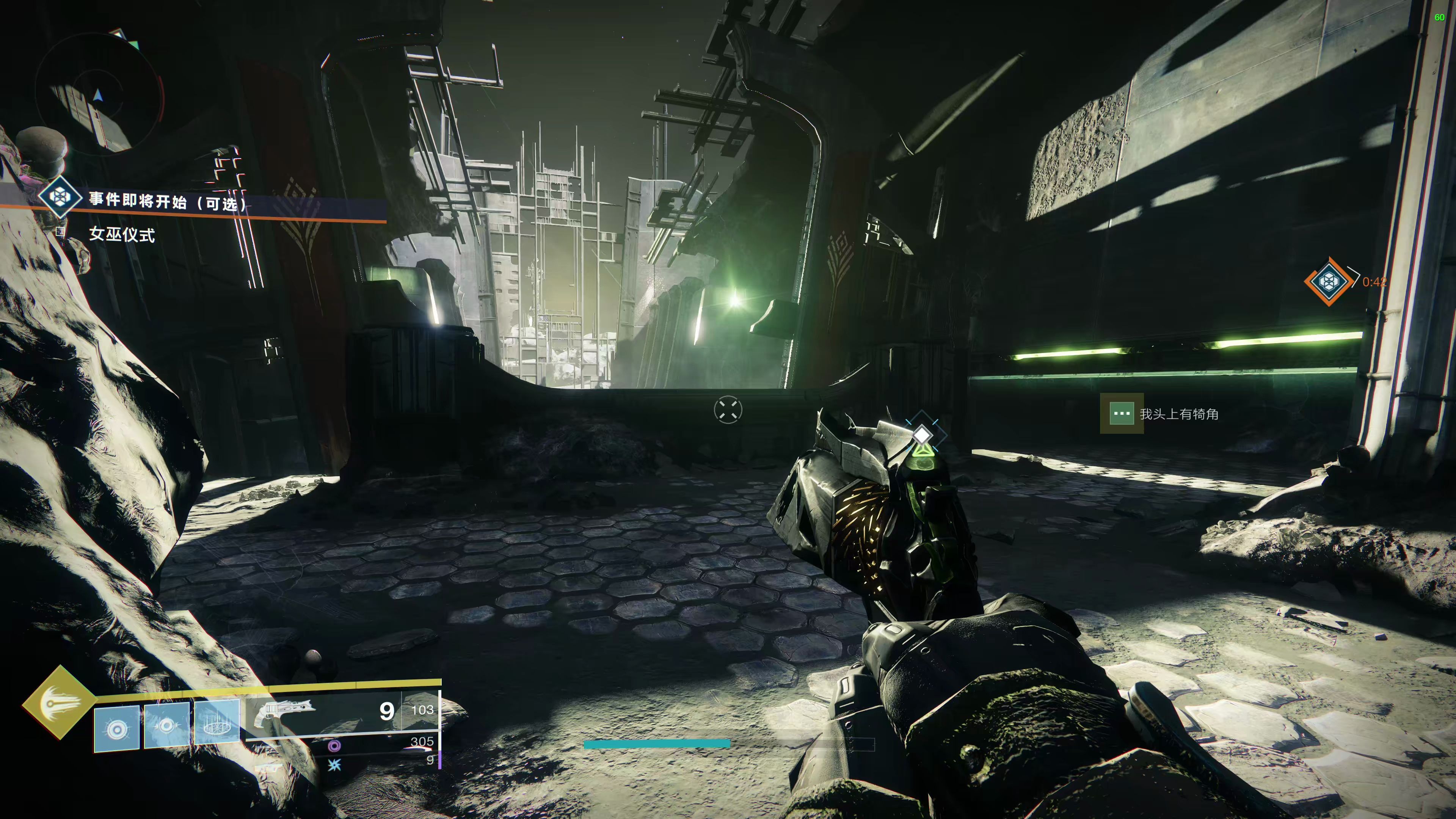Trigger the spiked orb melee ability
1456x819 pixels.
pos(167,725)
